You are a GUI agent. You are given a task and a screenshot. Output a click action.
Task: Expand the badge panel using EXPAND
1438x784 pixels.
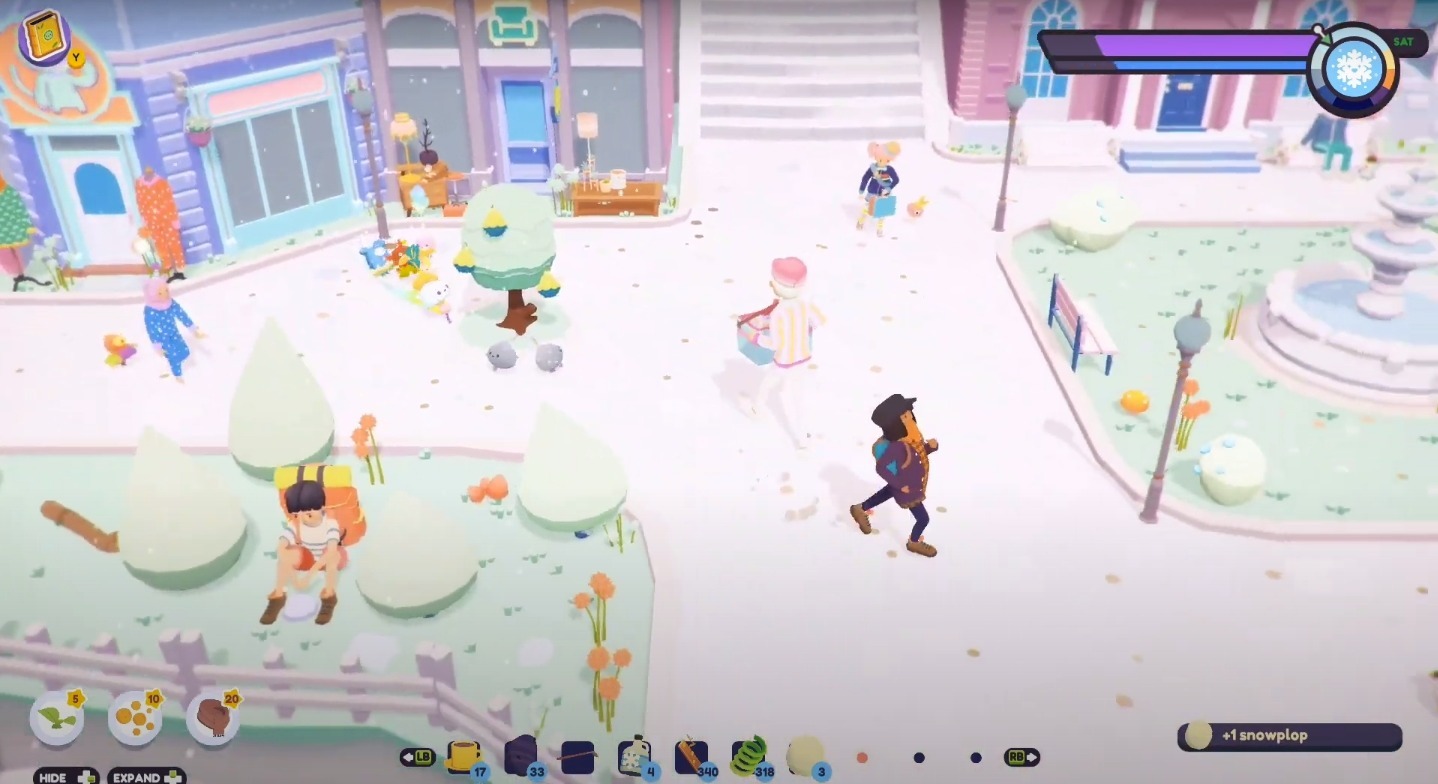click(x=145, y=776)
